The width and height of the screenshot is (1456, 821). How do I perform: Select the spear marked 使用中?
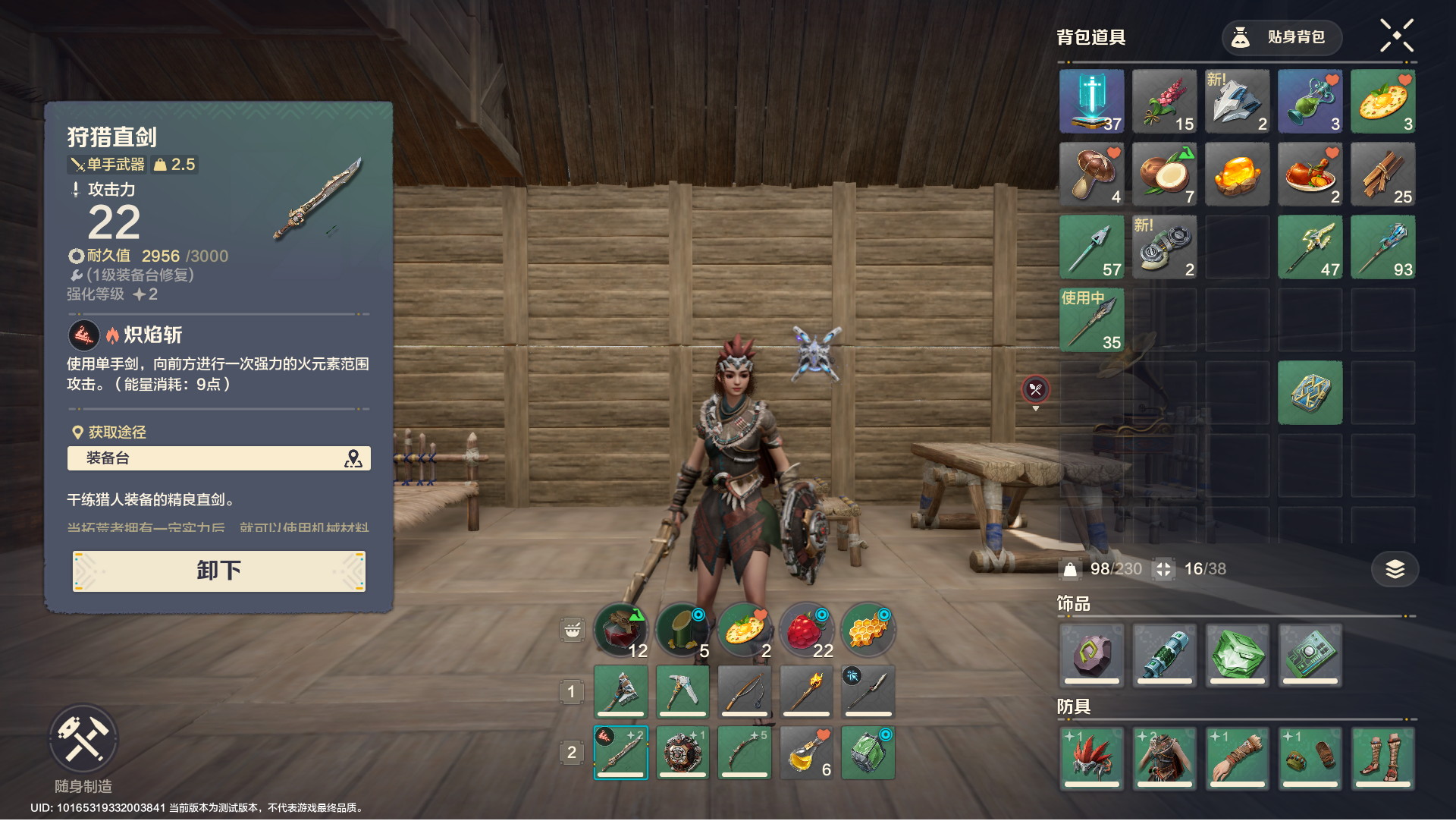[1091, 320]
